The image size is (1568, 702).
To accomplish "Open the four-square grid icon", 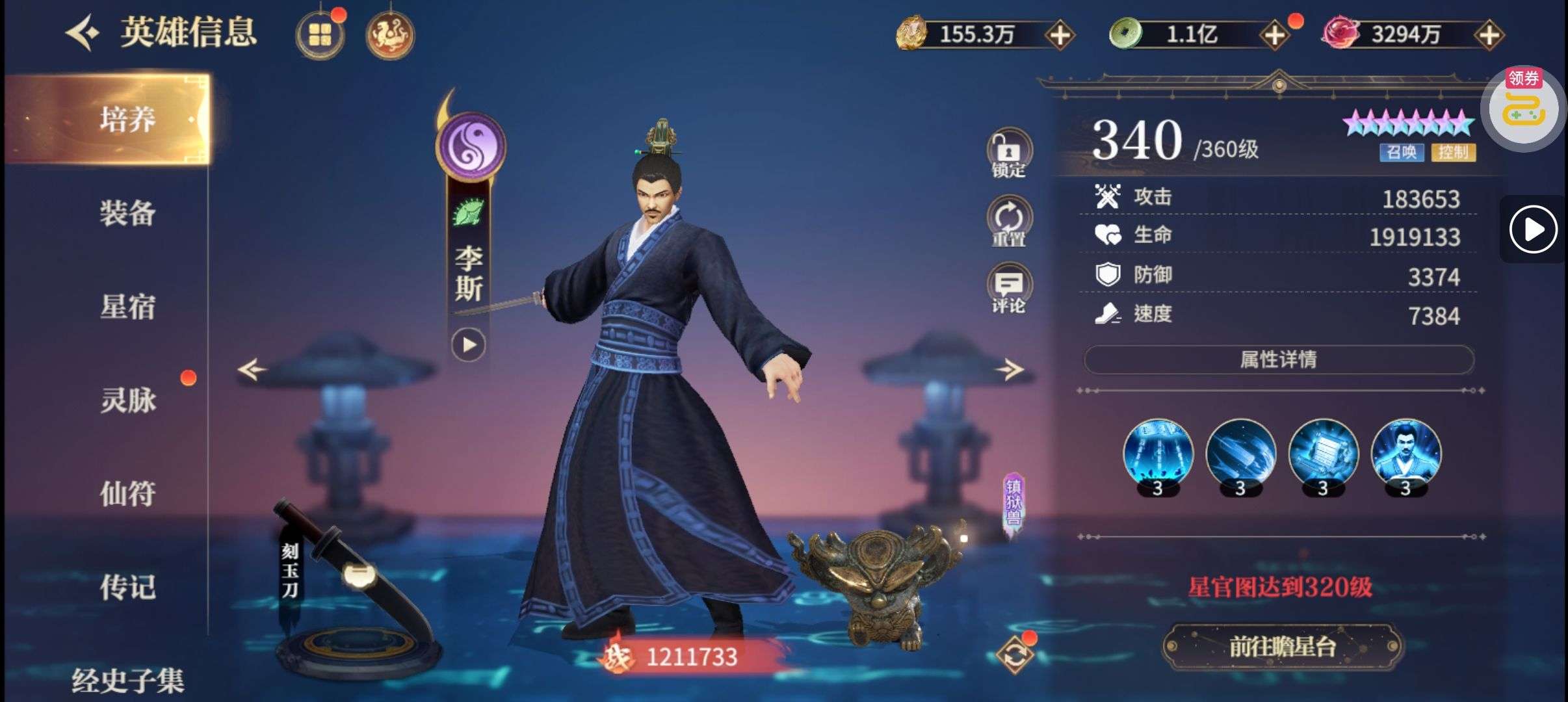I will click(x=320, y=34).
